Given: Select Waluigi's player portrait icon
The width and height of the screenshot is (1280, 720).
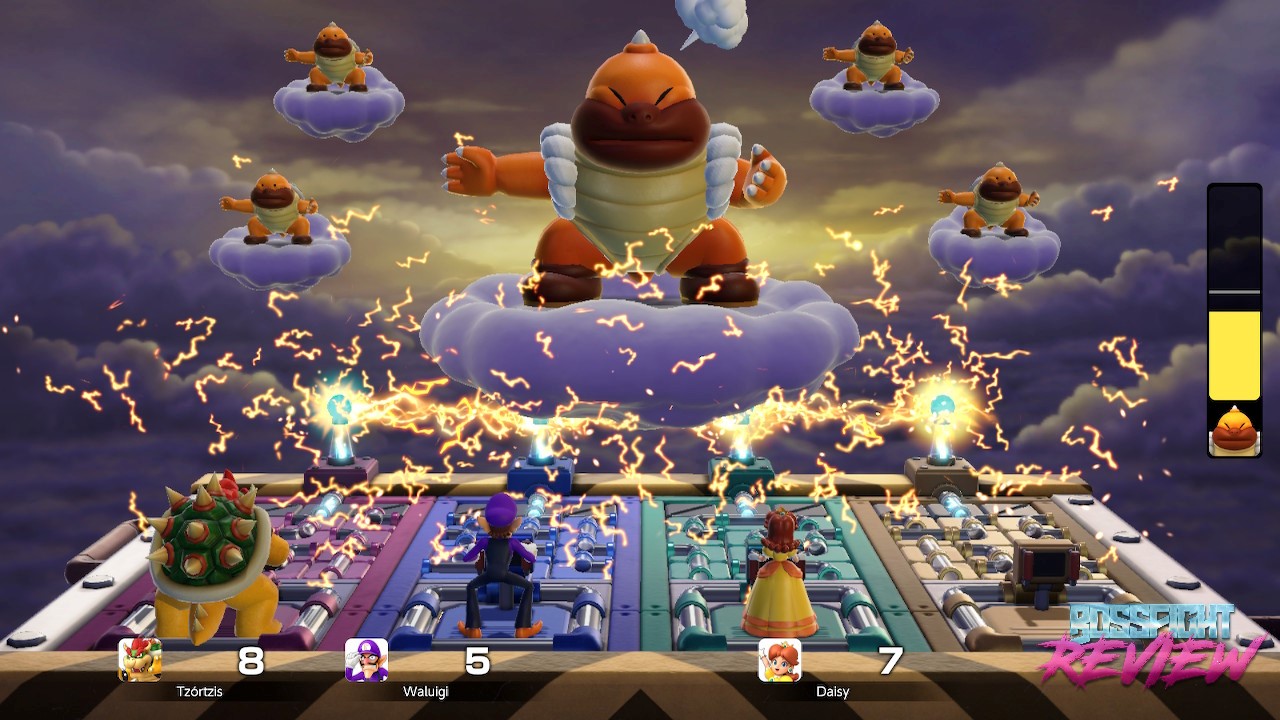Looking at the screenshot, I should tap(366, 660).
